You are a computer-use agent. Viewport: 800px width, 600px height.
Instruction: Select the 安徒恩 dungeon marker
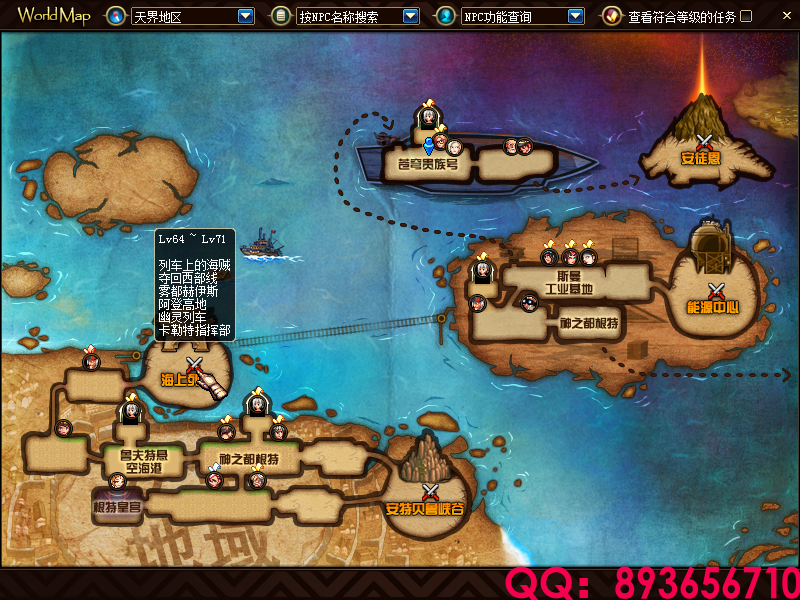704,144
